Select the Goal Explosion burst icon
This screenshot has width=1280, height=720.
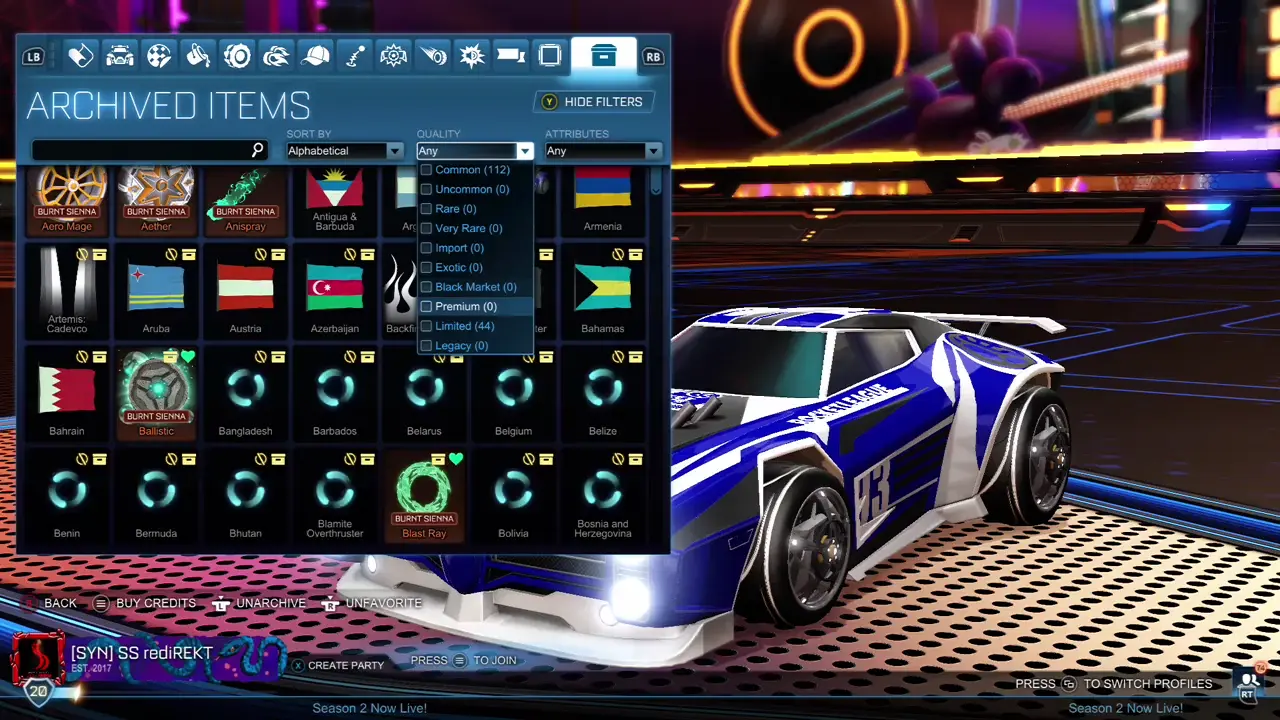coord(471,56)
